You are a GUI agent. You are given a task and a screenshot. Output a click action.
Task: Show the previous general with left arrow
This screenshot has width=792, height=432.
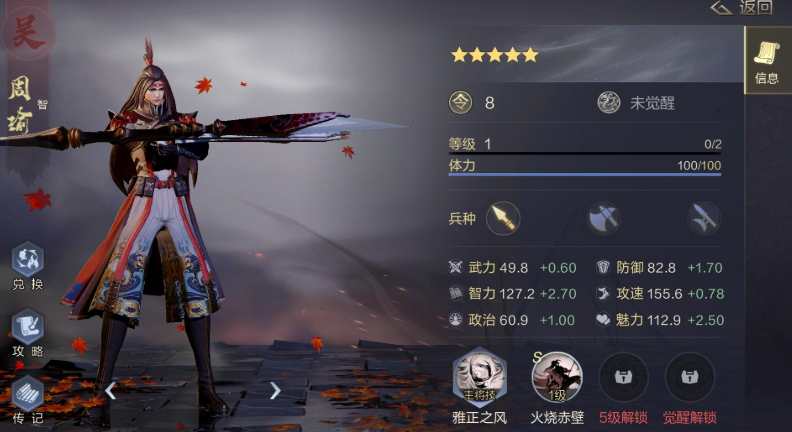pos(111,390)
